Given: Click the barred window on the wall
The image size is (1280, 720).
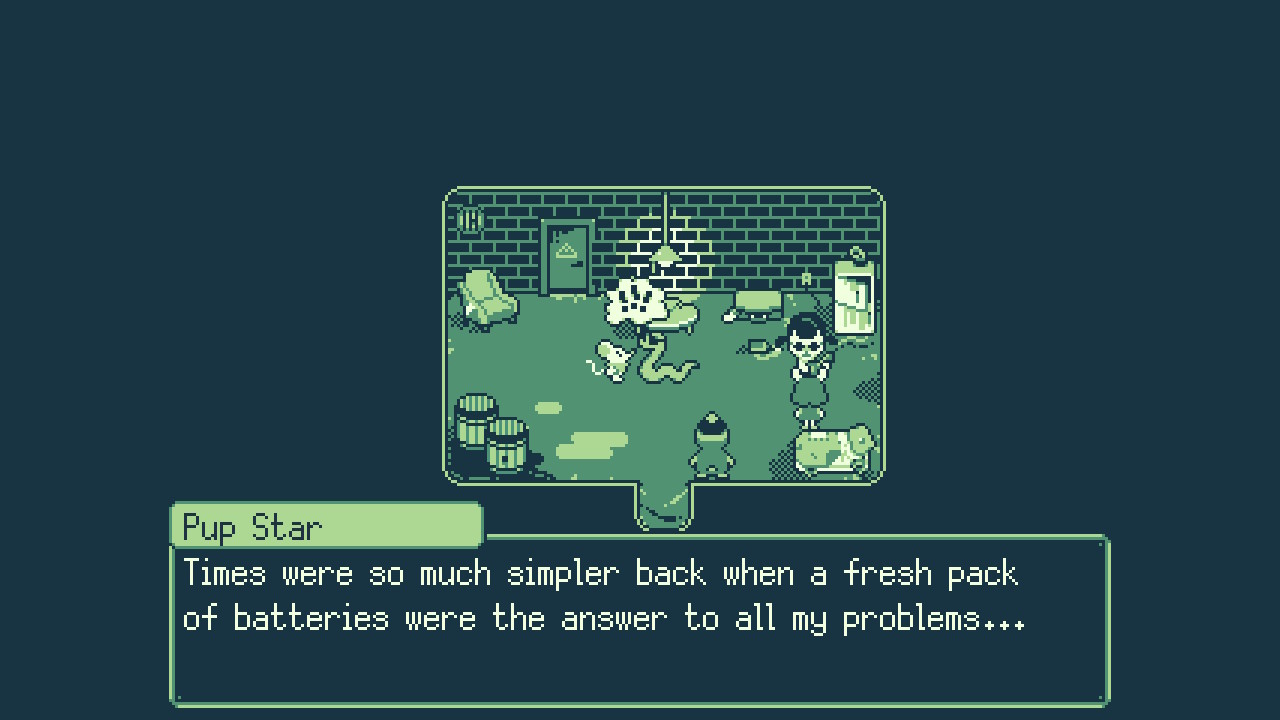Looking at the screenshot, I should click(468, 220).
